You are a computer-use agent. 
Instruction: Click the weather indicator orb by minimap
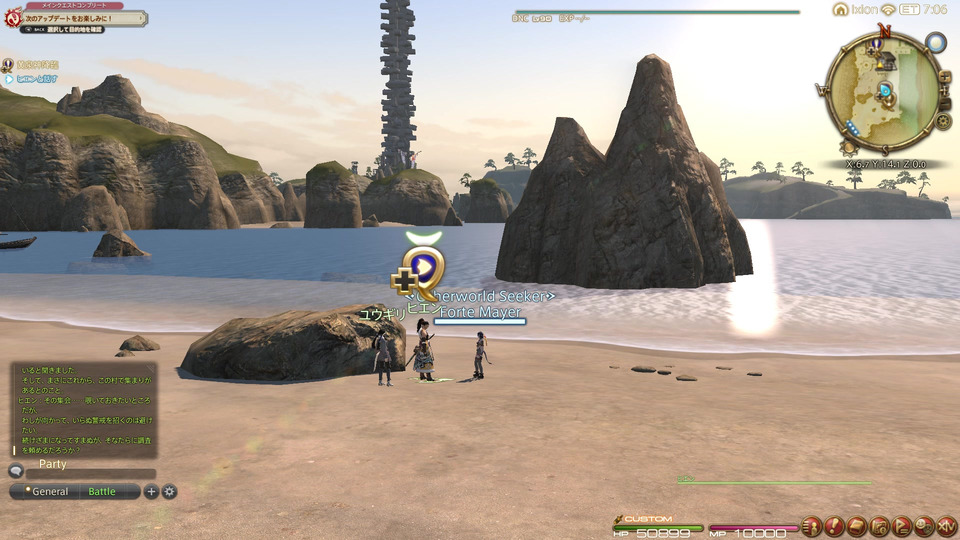[x=935, y=43]
